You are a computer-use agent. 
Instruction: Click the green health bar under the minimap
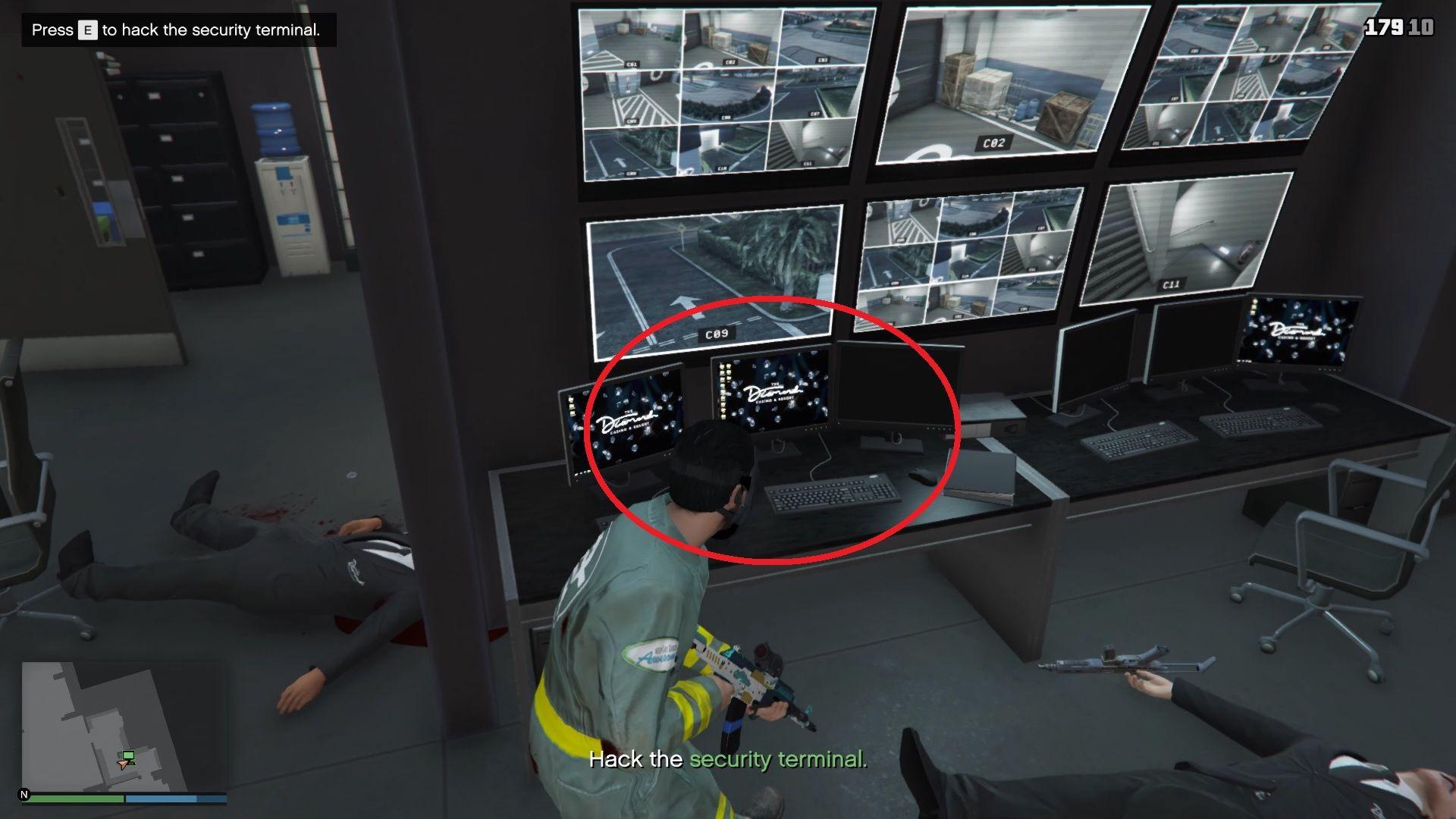click(x=76, y=798)
